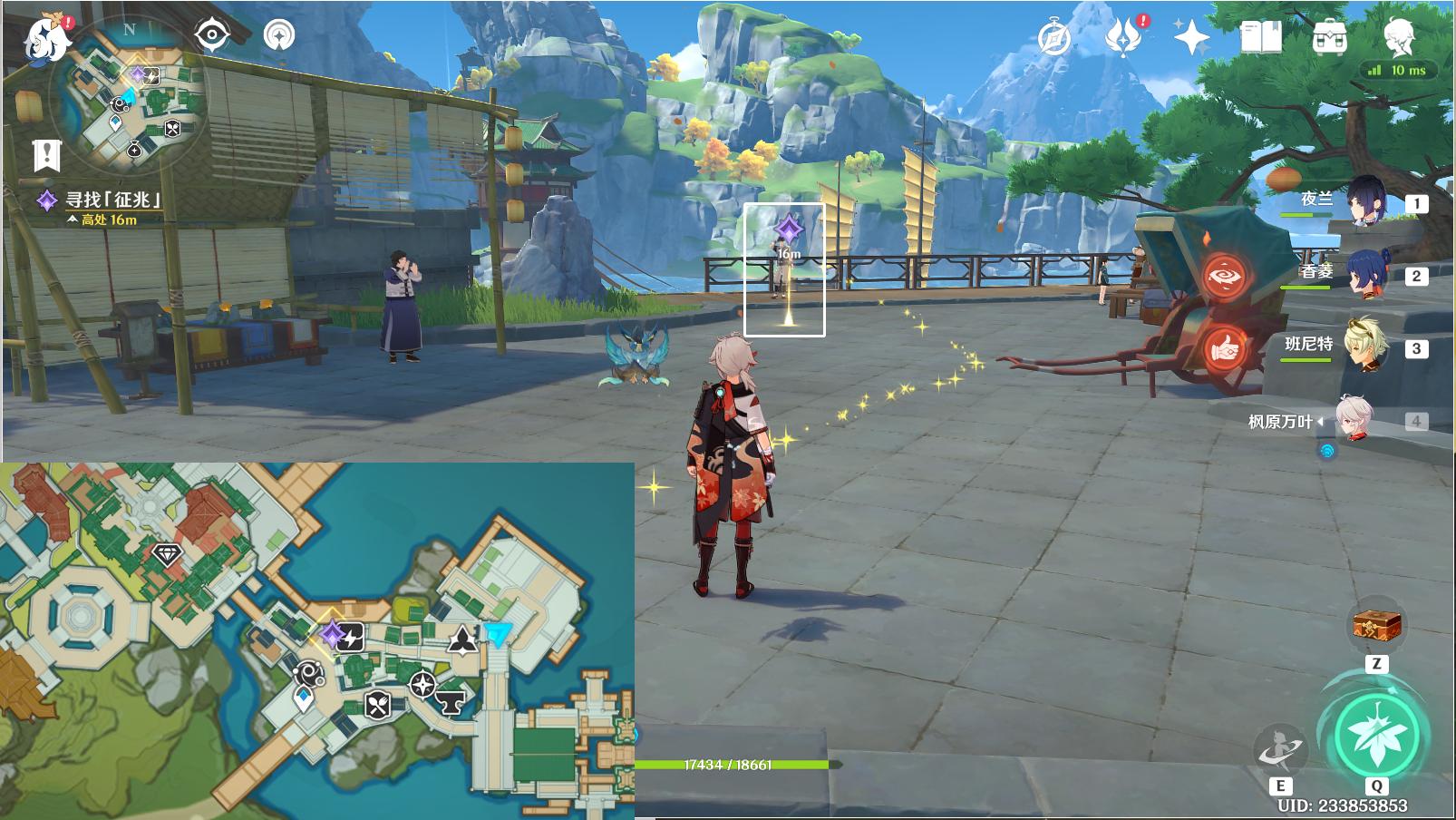Screen dimensions: 1456x820
Task: Select active character 枫原万叶
Action: [x=1354, y=421]
